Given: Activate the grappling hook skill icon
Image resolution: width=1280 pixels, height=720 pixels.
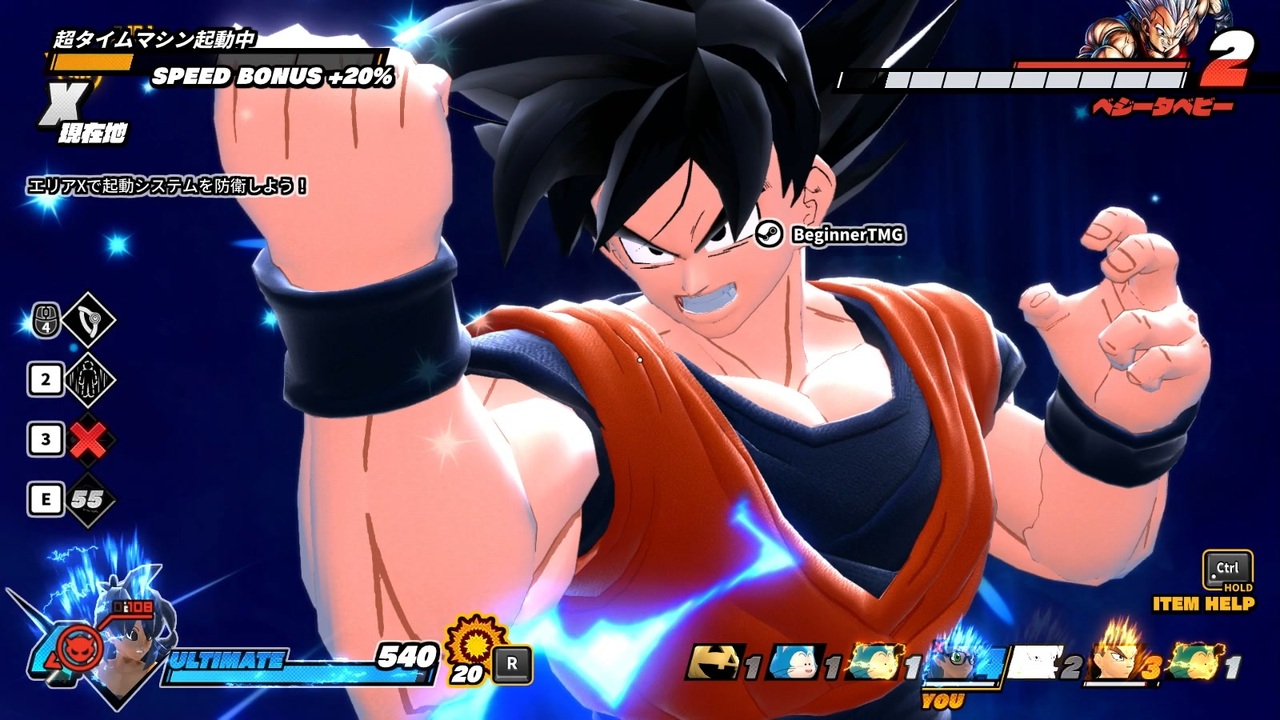Looking at the screenshot, I should click(x=88, y=321).
